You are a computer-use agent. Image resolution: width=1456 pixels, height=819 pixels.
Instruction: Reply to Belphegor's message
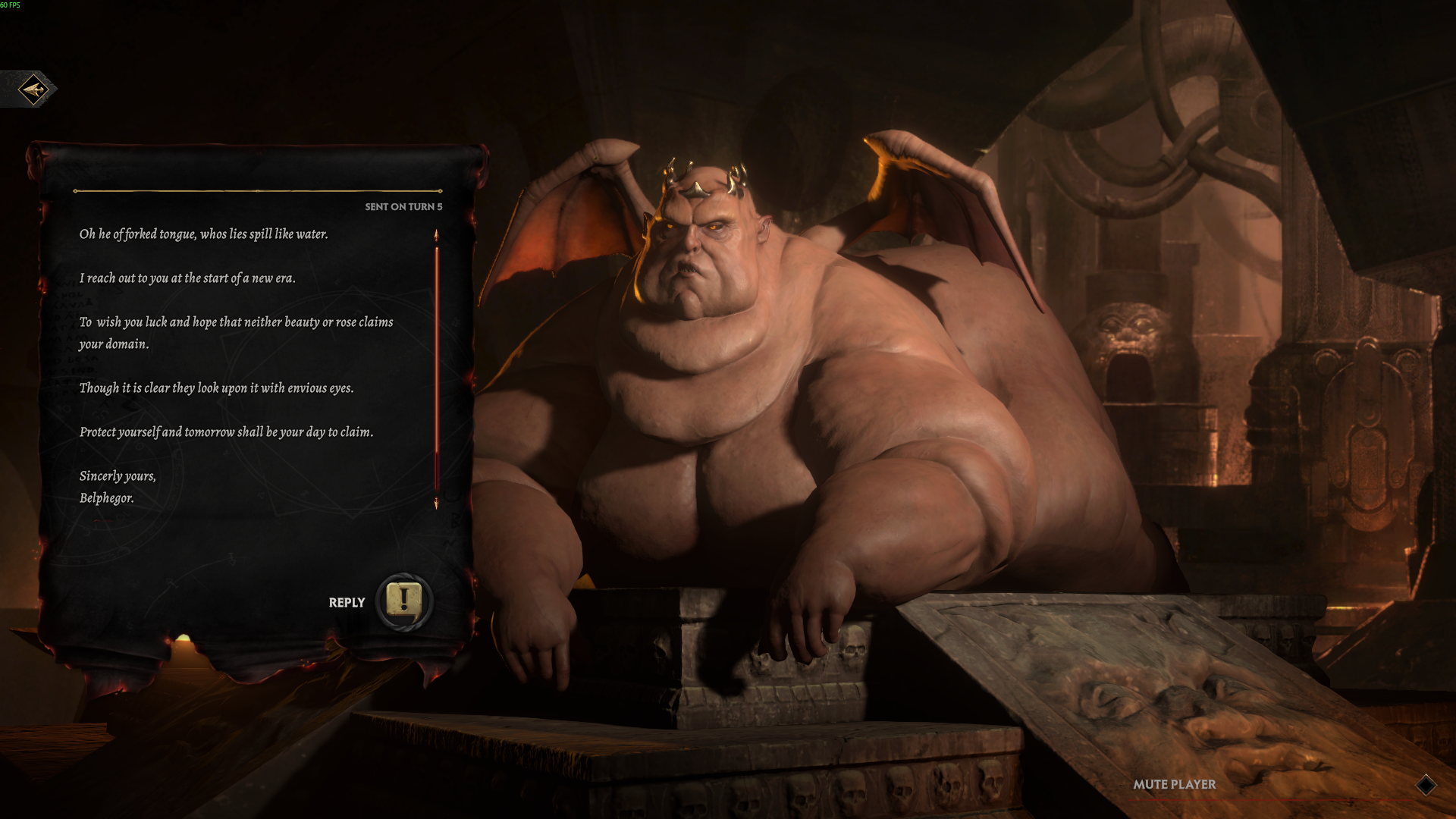pos(403,602)
